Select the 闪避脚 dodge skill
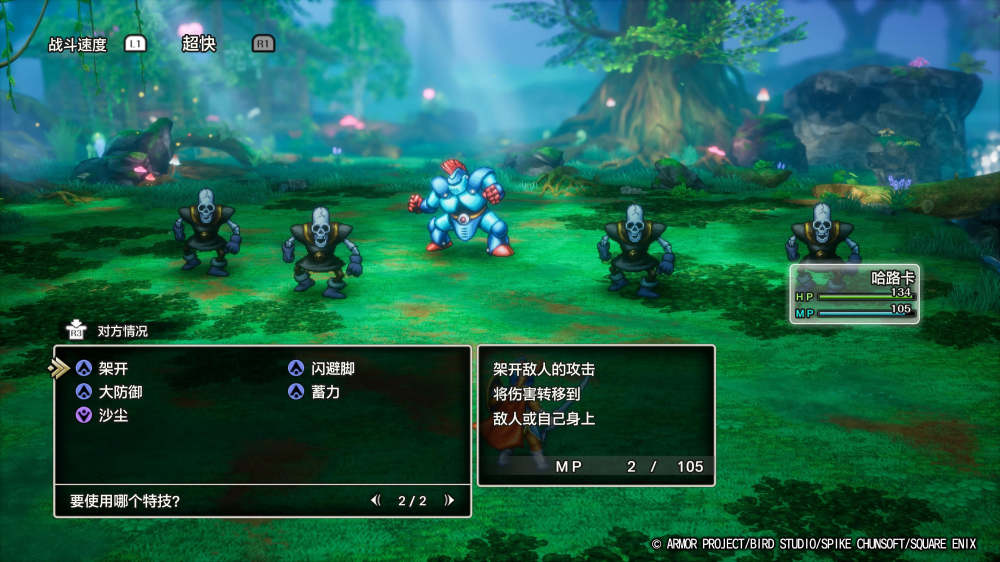The height and width of the screenshot is (562, 1000). (x=332, y=368)
